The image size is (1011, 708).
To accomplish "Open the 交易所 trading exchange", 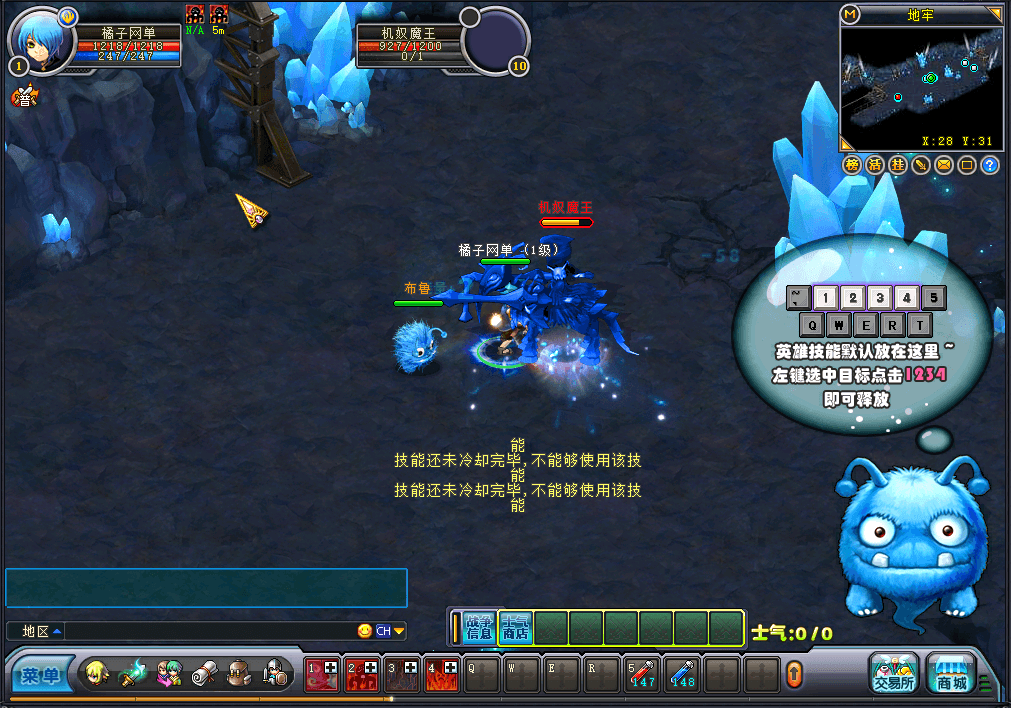I will (x=893, y=673).
